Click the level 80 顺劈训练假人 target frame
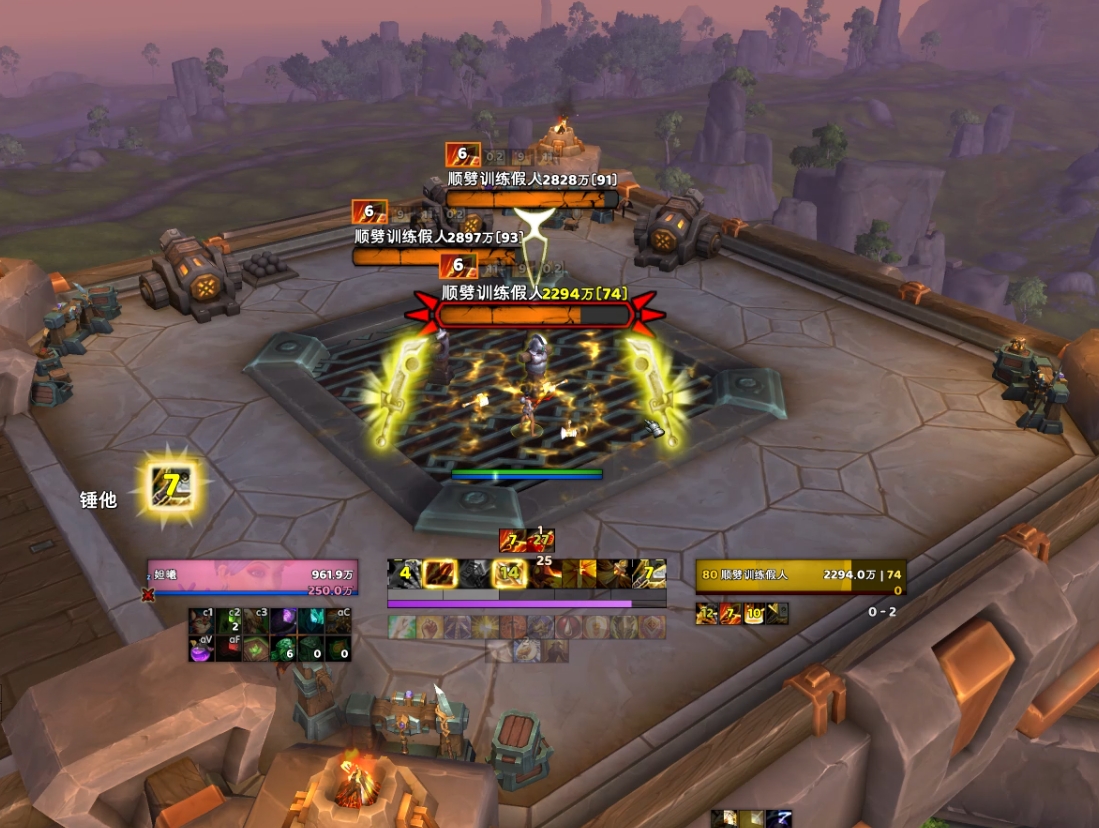This screenshot has height=828, width=1099. [x=800, y=578]
